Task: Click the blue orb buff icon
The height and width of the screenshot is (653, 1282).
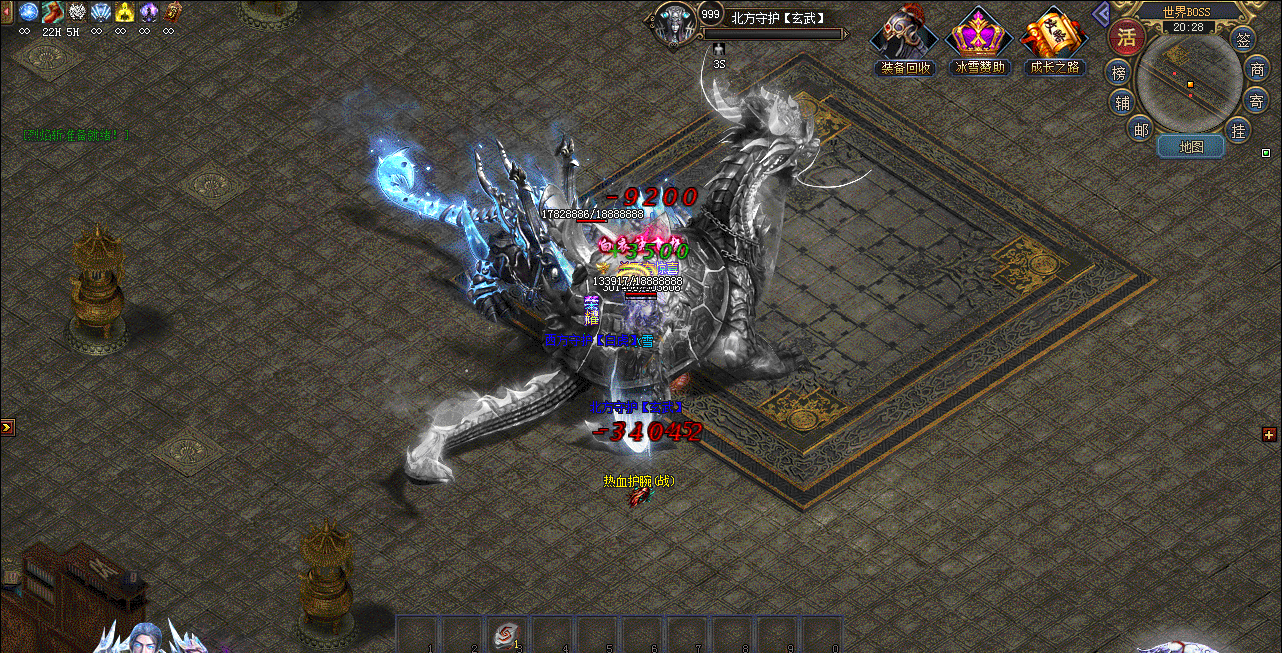Action: [x=28, y=12]
